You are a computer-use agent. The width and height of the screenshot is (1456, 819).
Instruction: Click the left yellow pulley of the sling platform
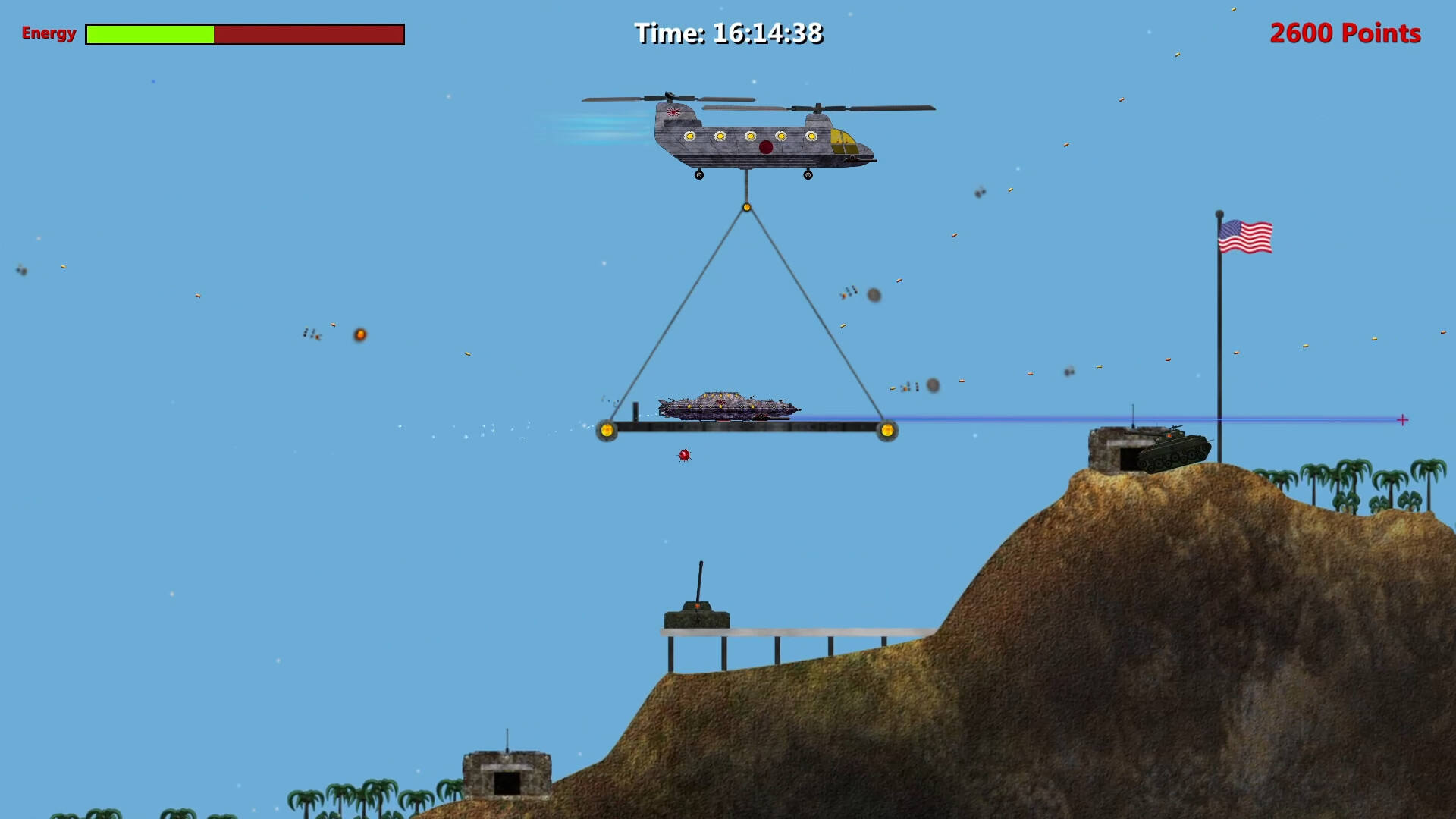pos(607,430)
